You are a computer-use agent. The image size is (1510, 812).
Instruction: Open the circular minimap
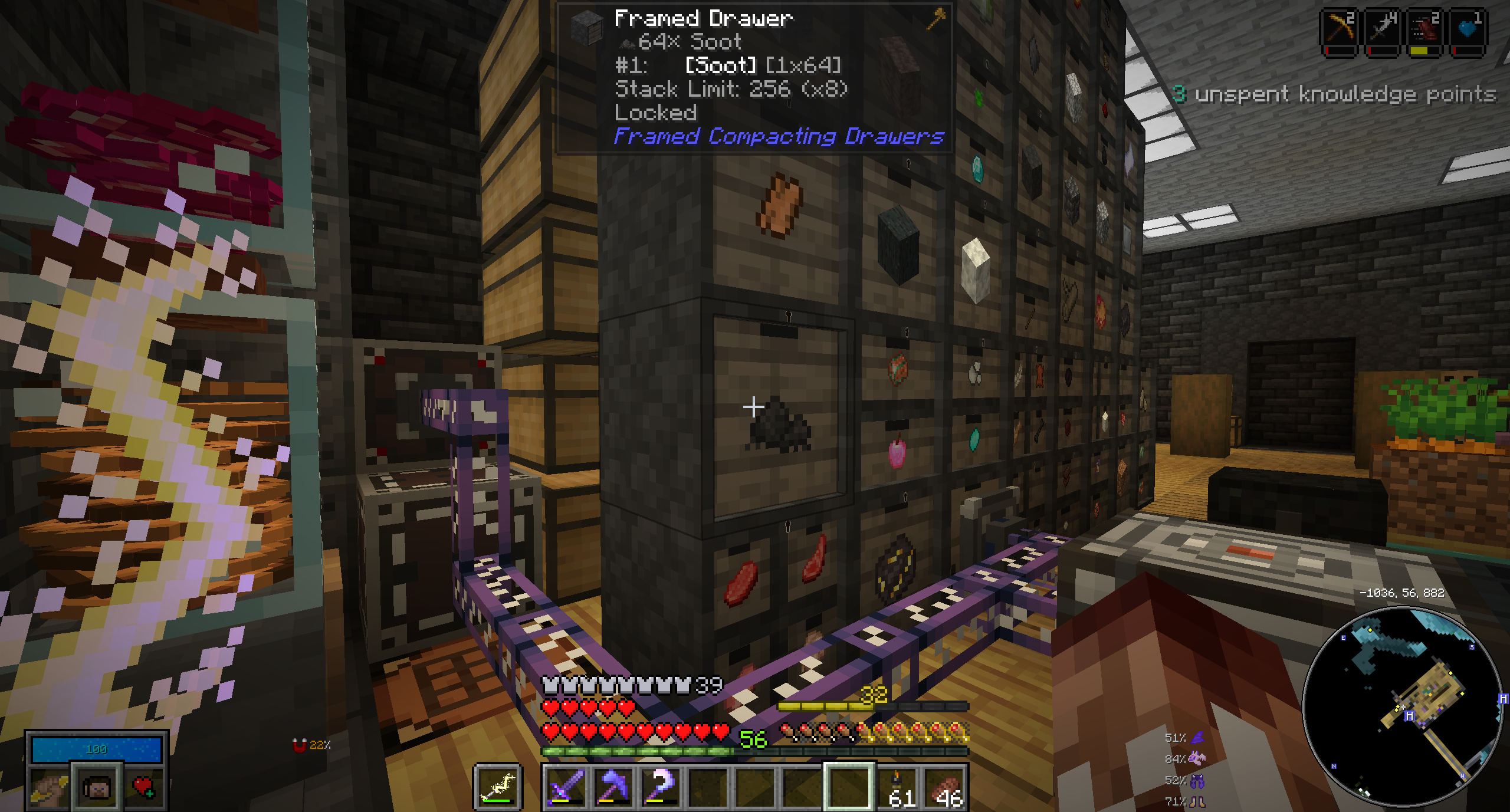pos(1403,706)
